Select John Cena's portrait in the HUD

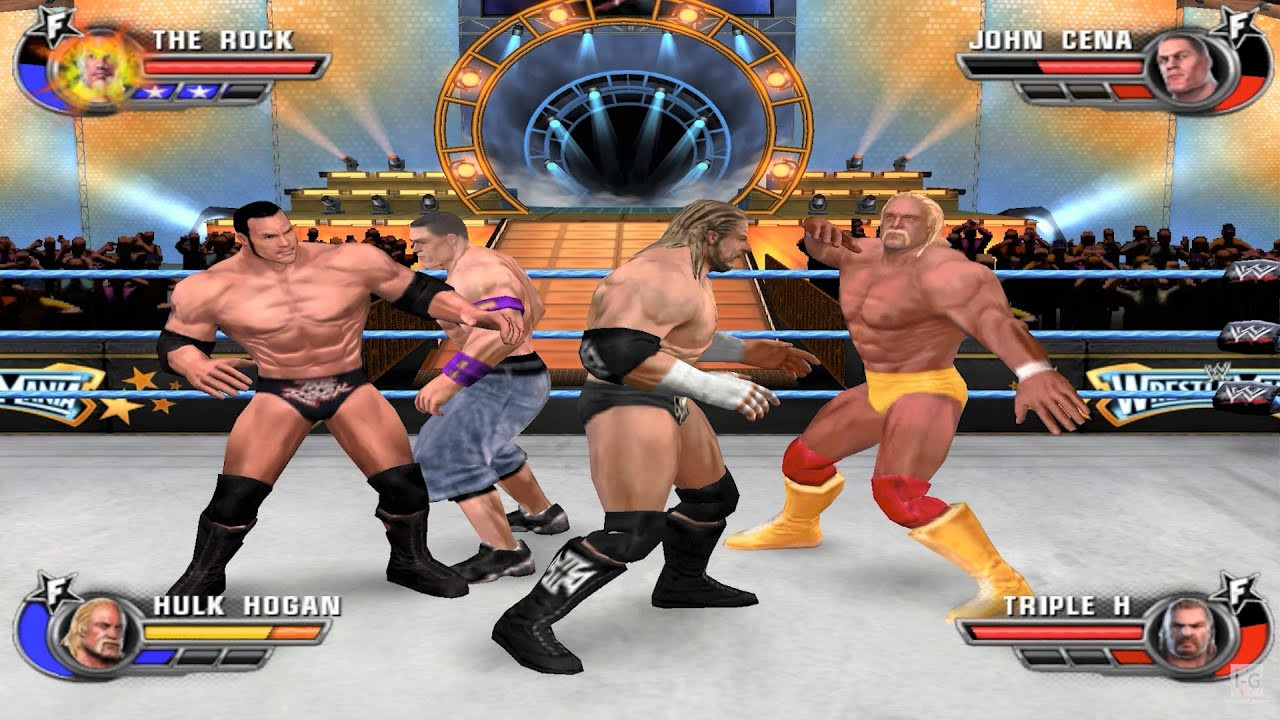(1186, 67)
